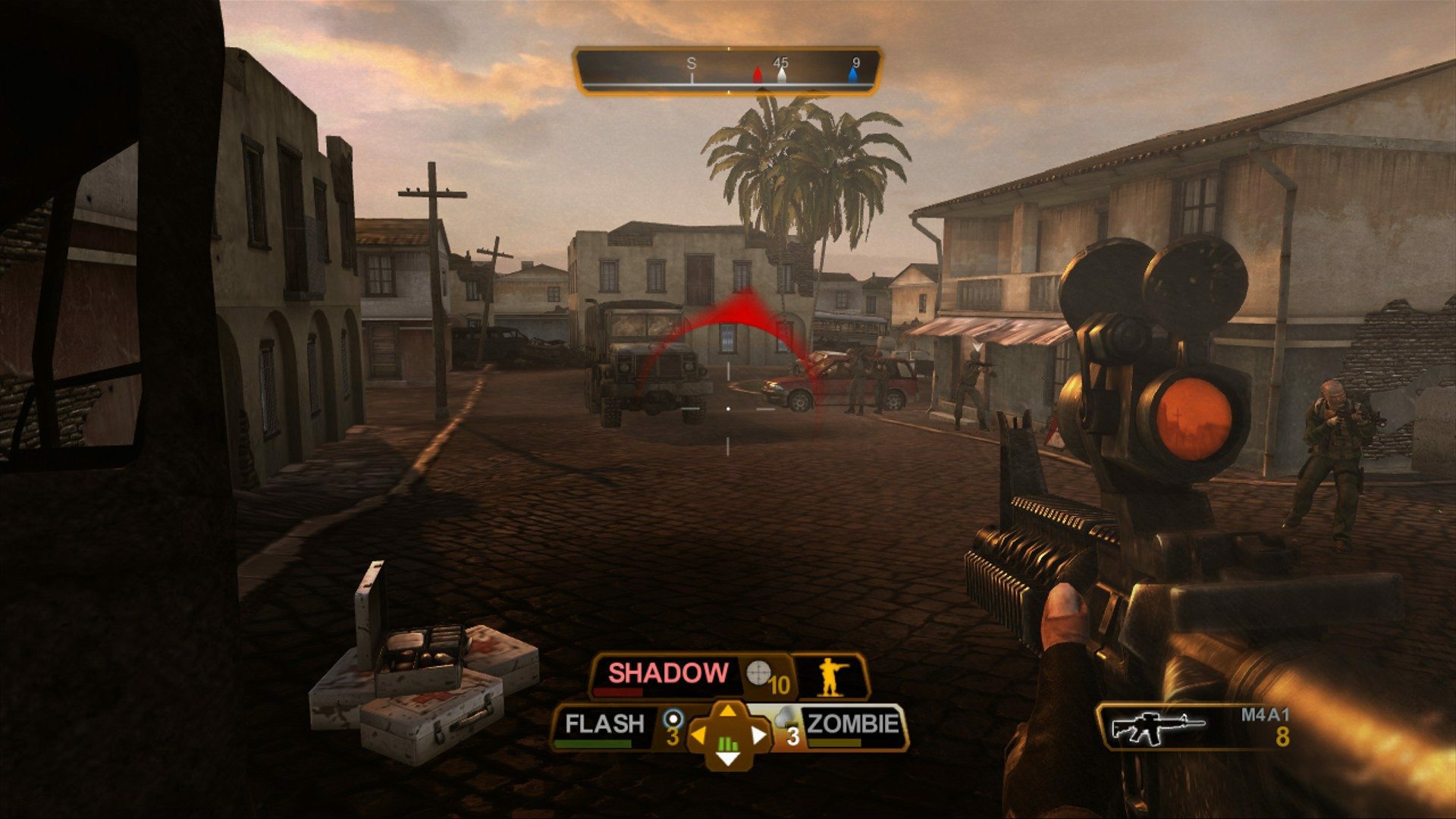Toggle the white squadmate marker on the compass
The image size is (1456, 819).
tap(782, 76)
